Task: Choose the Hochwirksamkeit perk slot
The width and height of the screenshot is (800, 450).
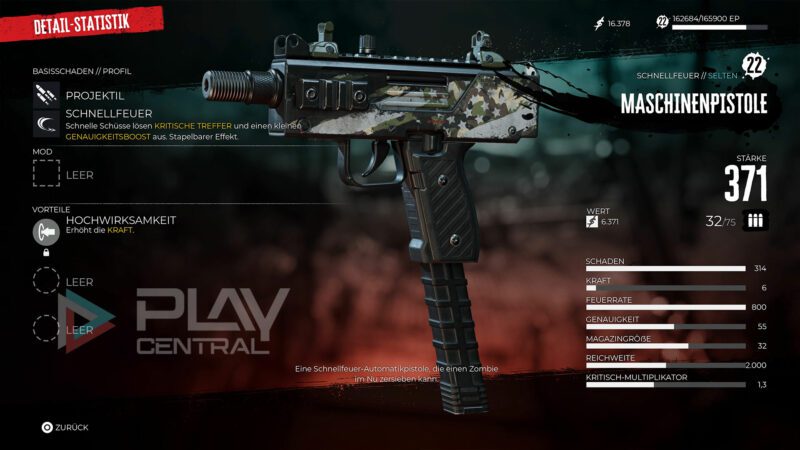Action: (47, 231)
